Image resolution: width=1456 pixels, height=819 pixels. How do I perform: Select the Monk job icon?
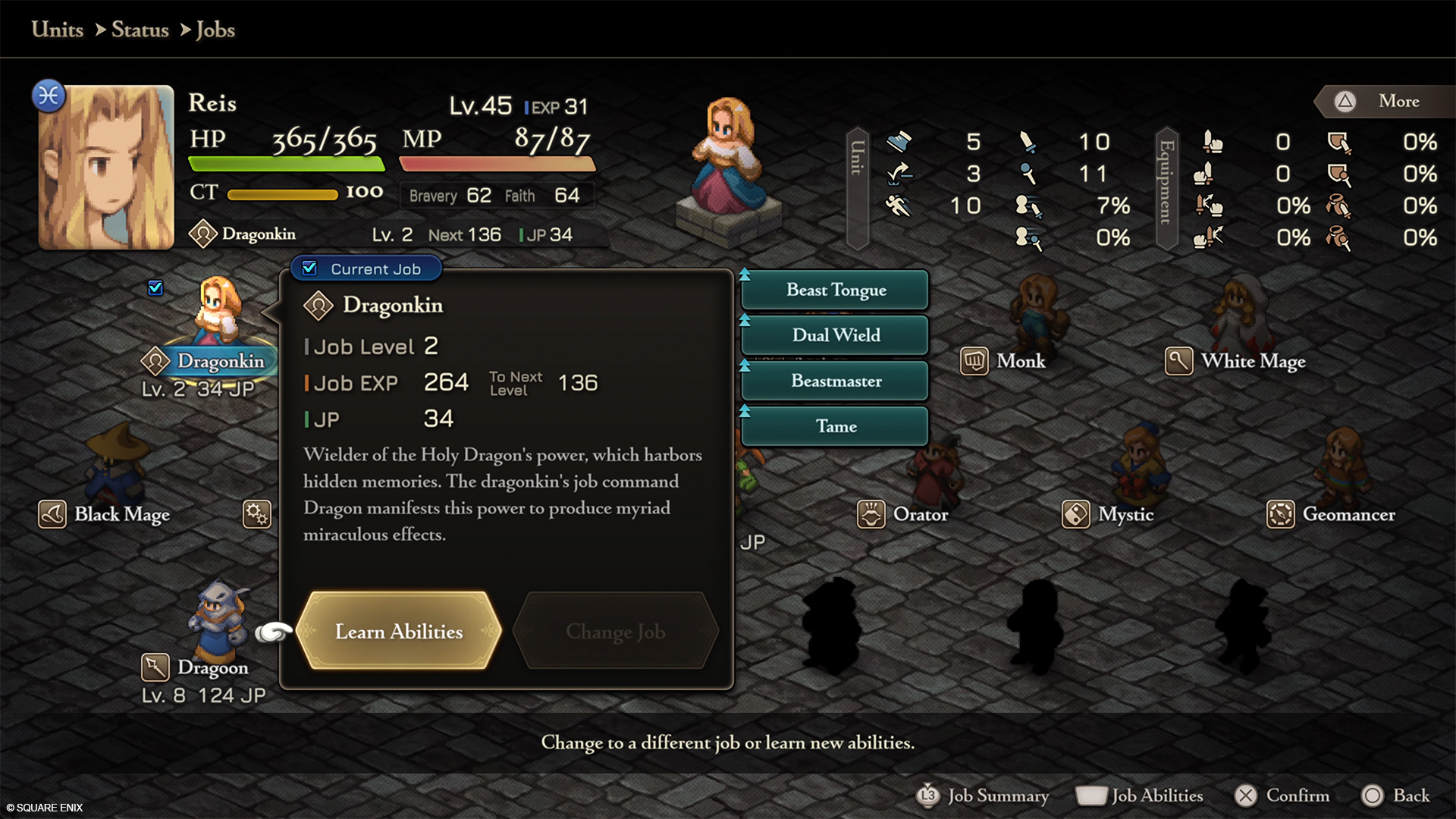974,361
